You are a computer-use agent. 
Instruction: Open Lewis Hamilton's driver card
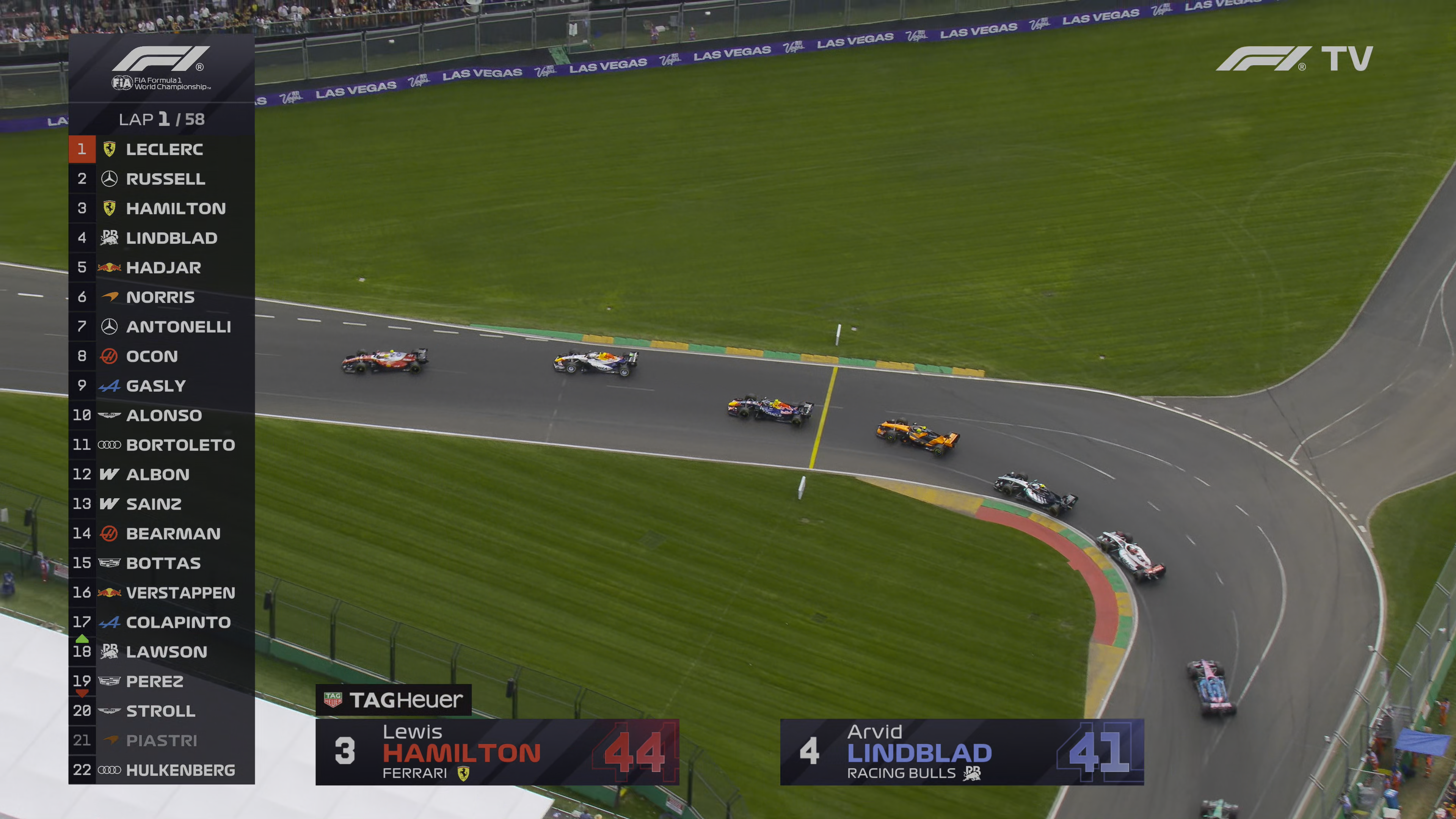(x=497, y=752)
